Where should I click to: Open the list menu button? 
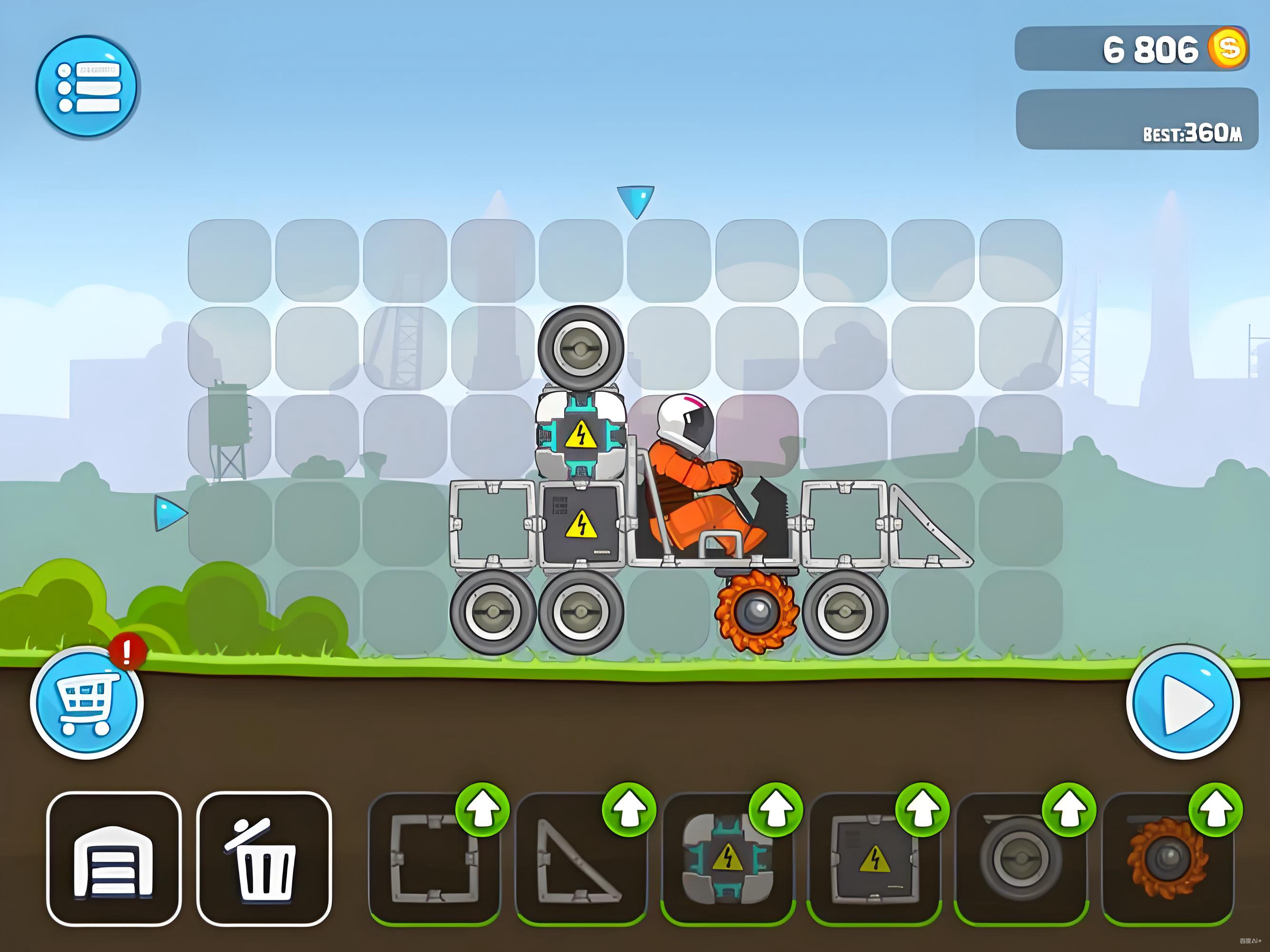point(86,86)
